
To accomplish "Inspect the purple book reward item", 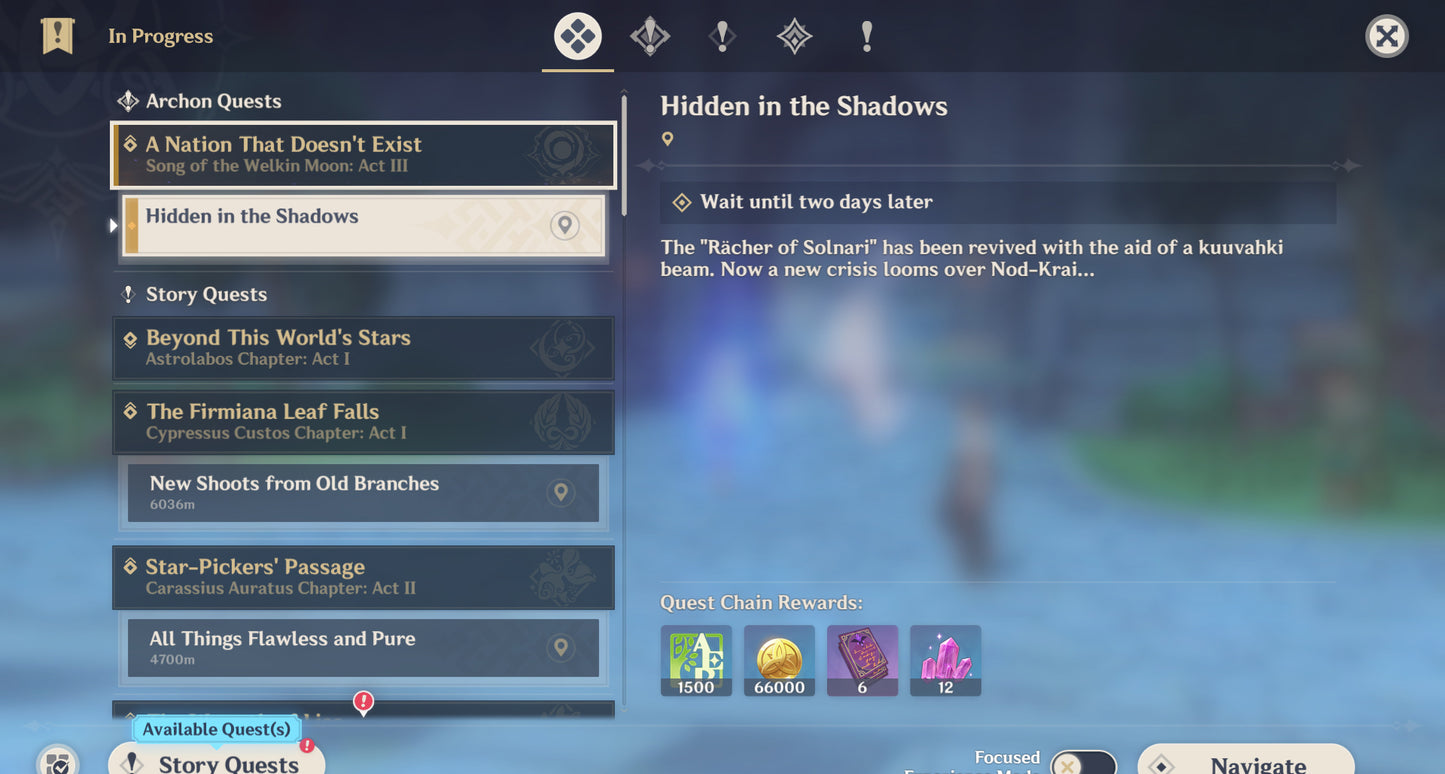I will [x=862, y=660].
